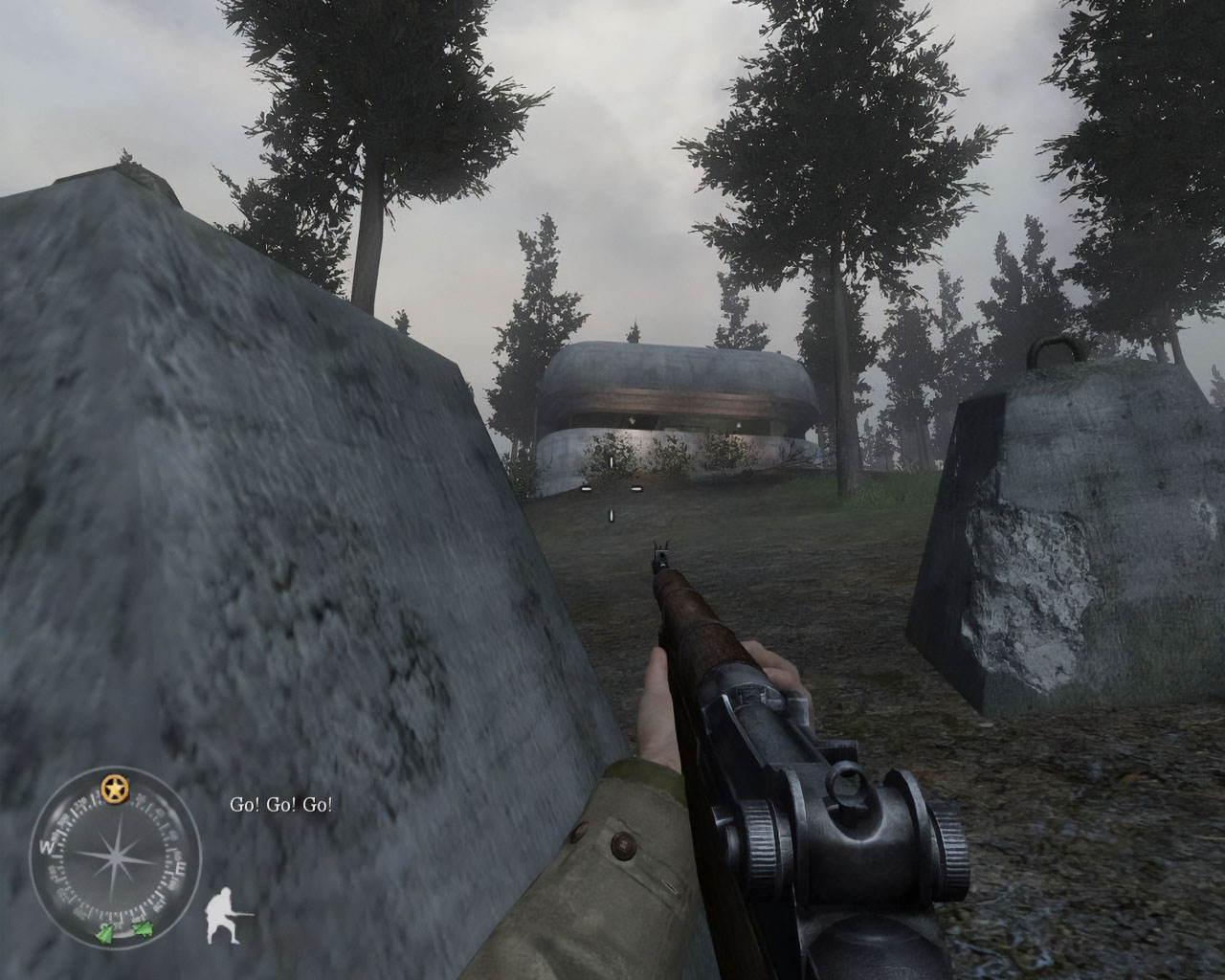This screenshot has height=980, width=1225.
Task: Select the gold star objective marker
Action: [116, 788]
